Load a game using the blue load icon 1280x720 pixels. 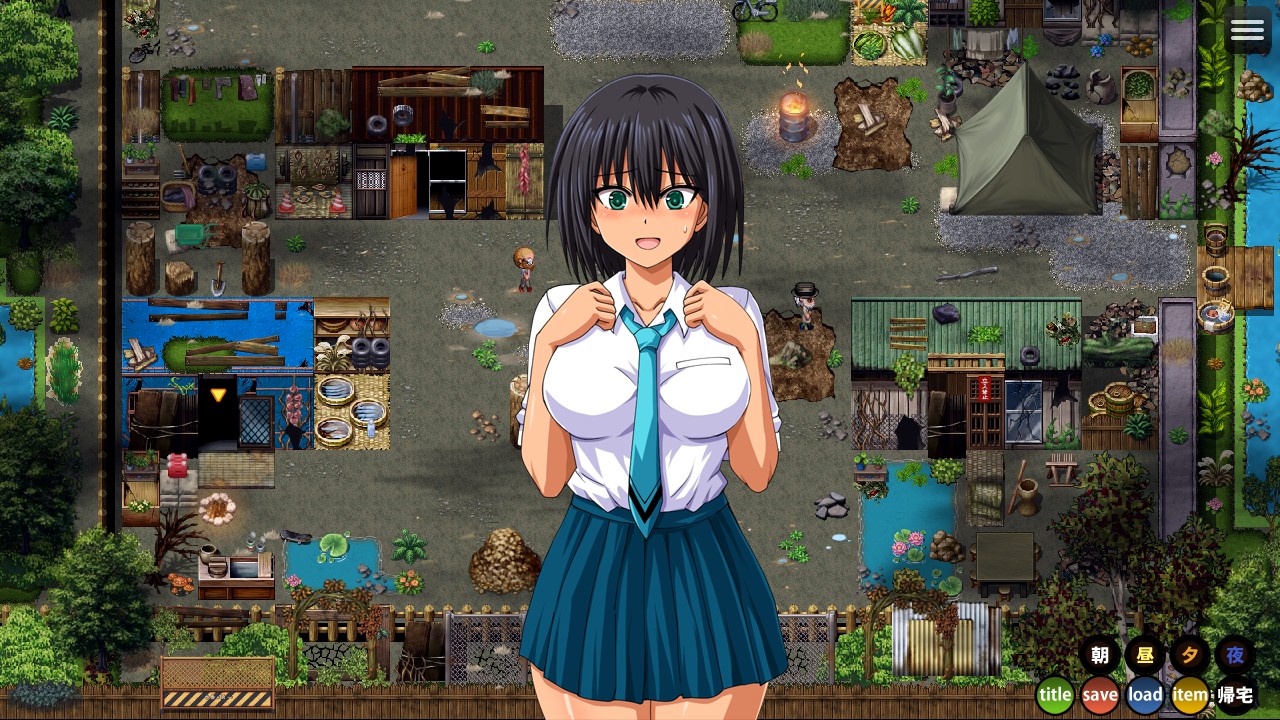point(1144,693)
